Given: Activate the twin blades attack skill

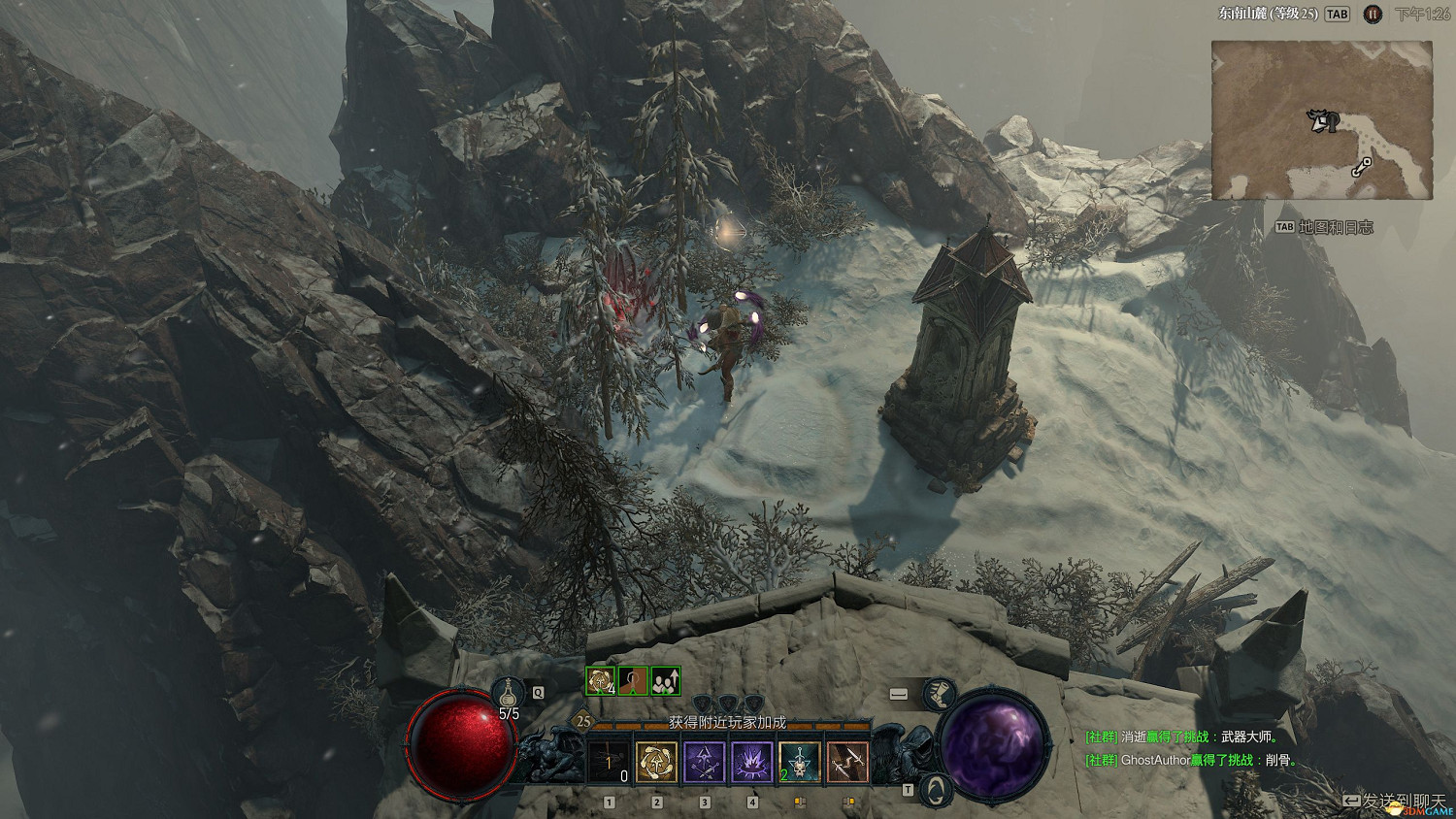Looking at the screenshot, I should (847, 762).
